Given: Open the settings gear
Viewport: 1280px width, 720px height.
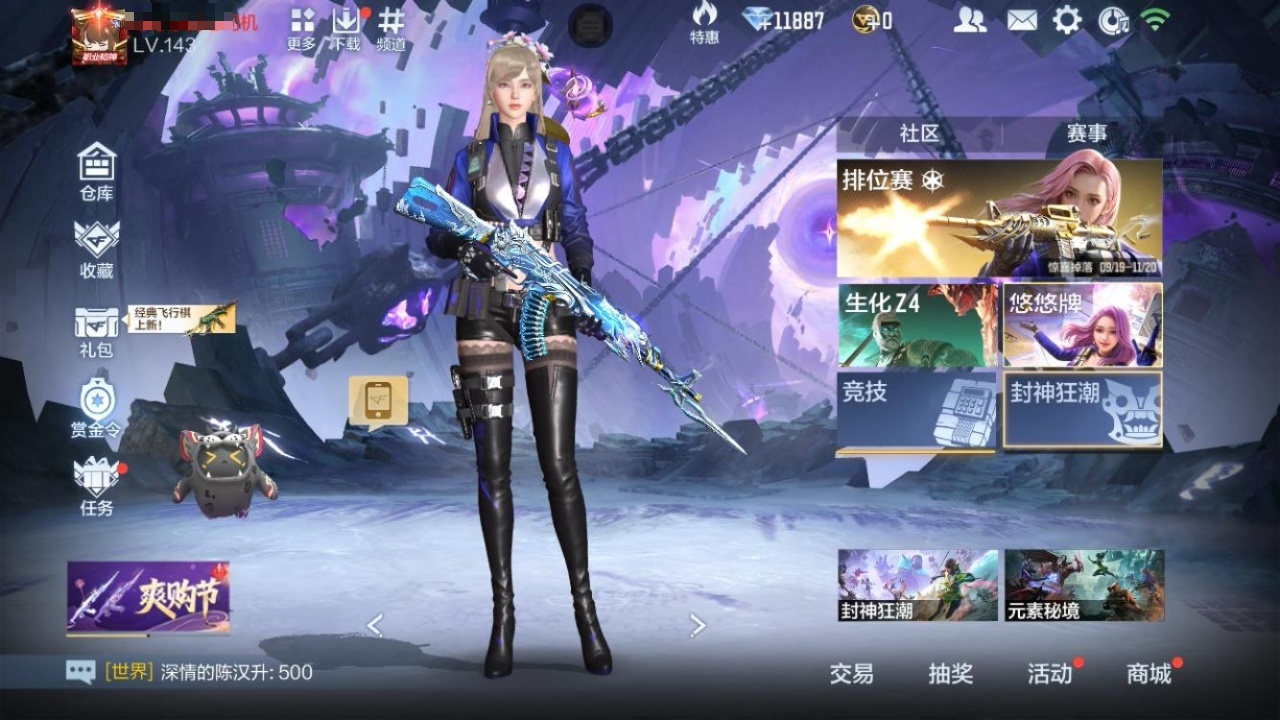Looking at the screenshot, I should pos(1067,20).
